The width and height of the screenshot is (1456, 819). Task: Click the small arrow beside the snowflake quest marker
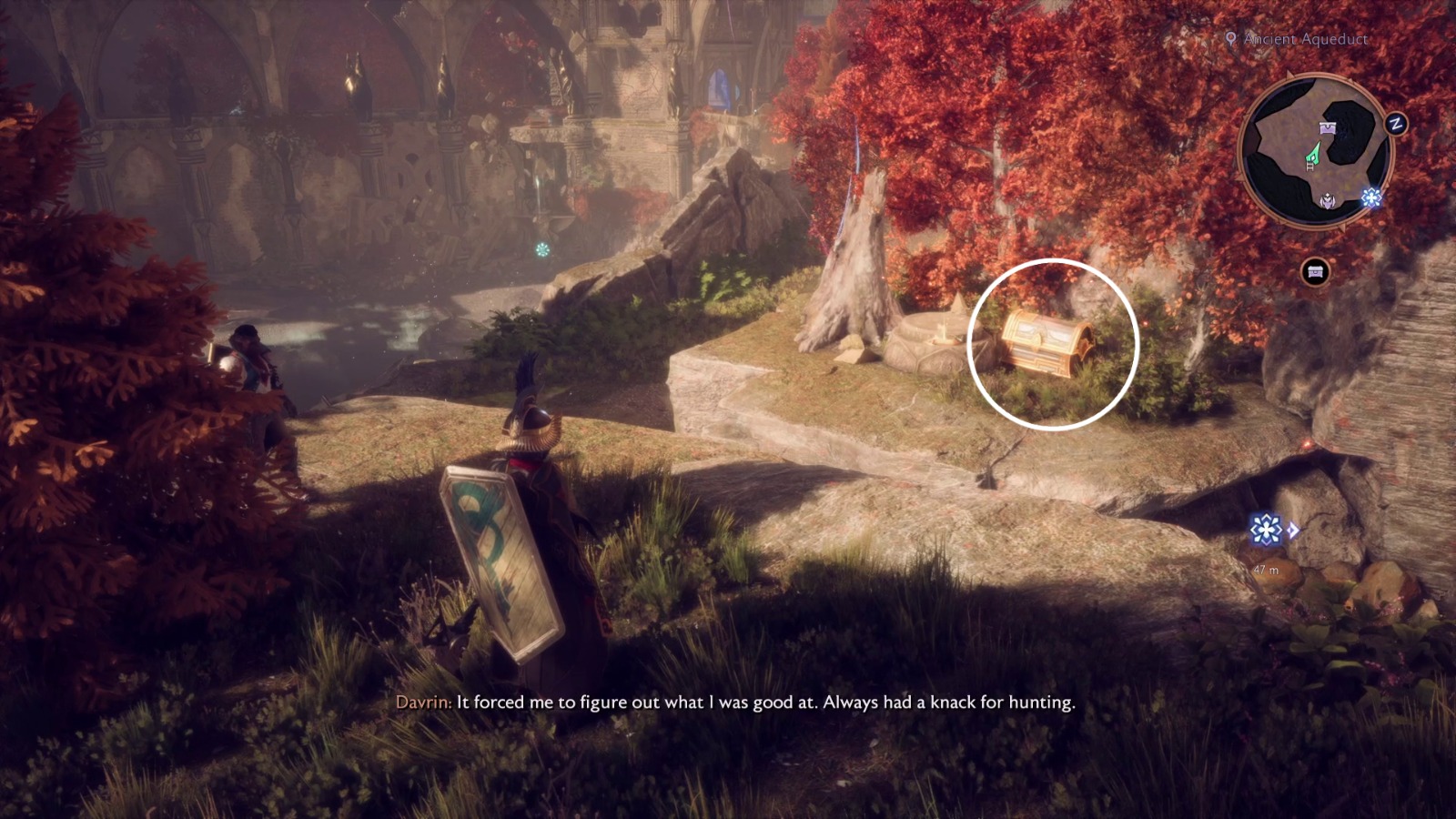tap(1293, 531)
